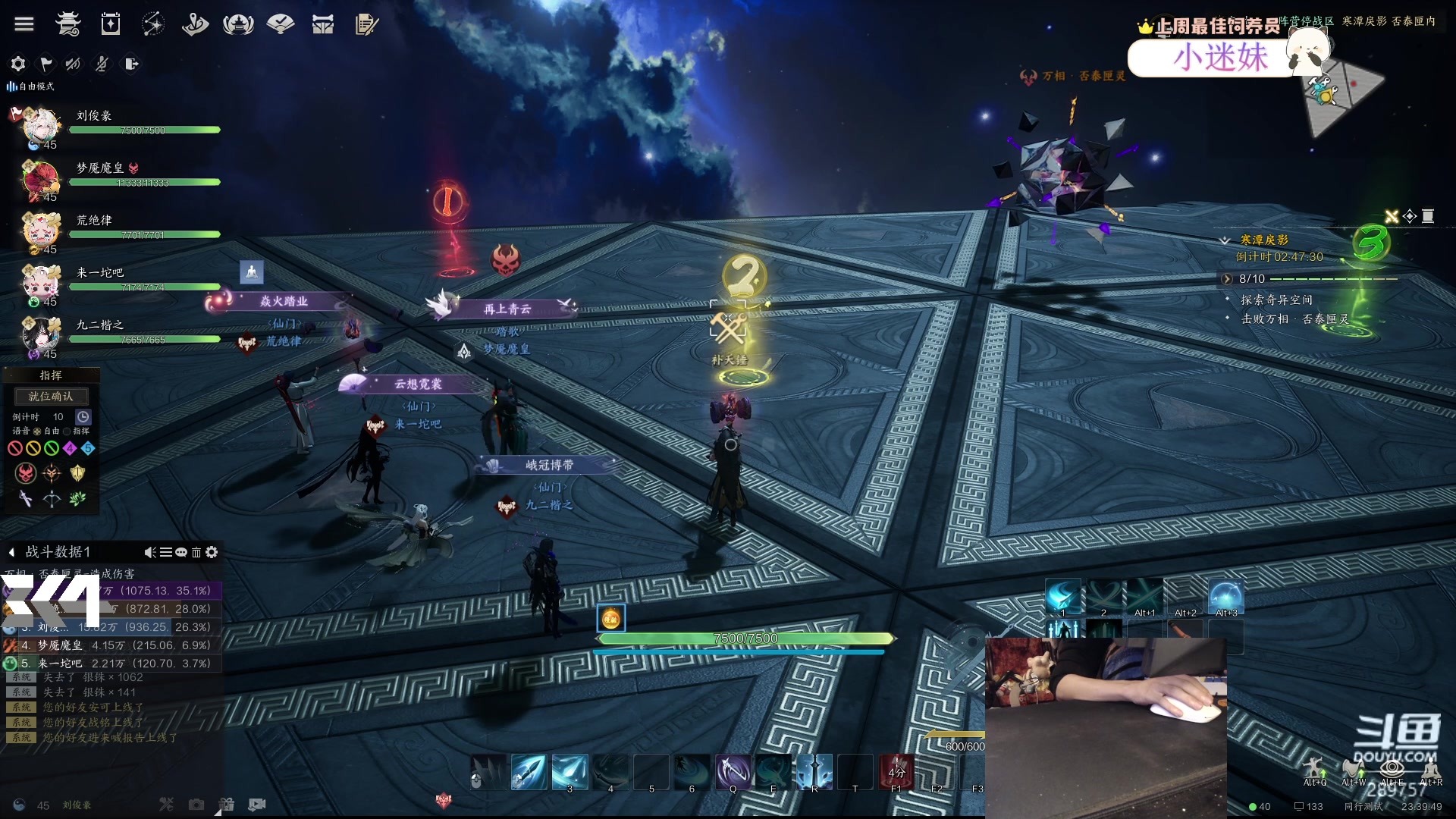Clear combat data with trash icon
This screenshot has width=1456, height=819.
click(x=196, y=552)
